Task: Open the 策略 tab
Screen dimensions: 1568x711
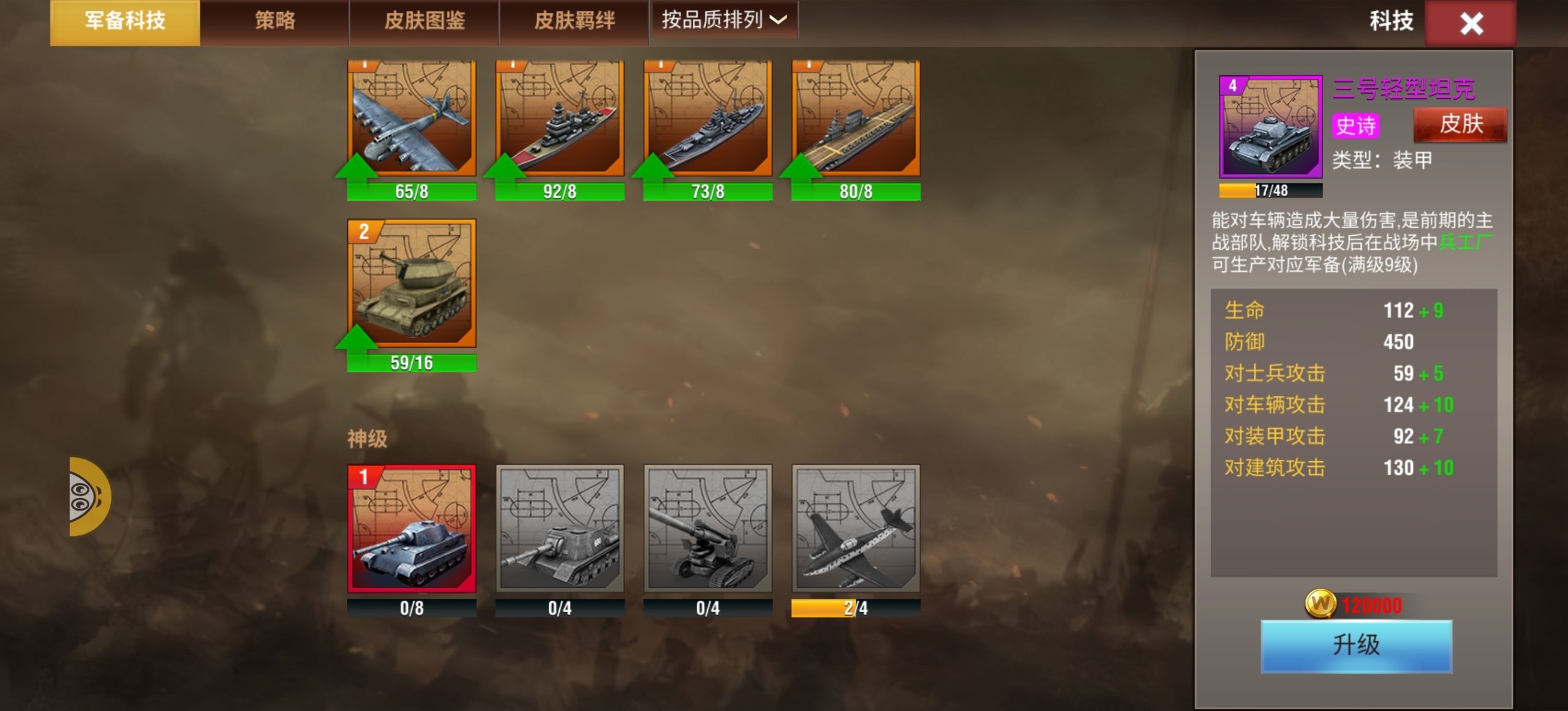Action: pyautogui.click(x=274, y=20)
